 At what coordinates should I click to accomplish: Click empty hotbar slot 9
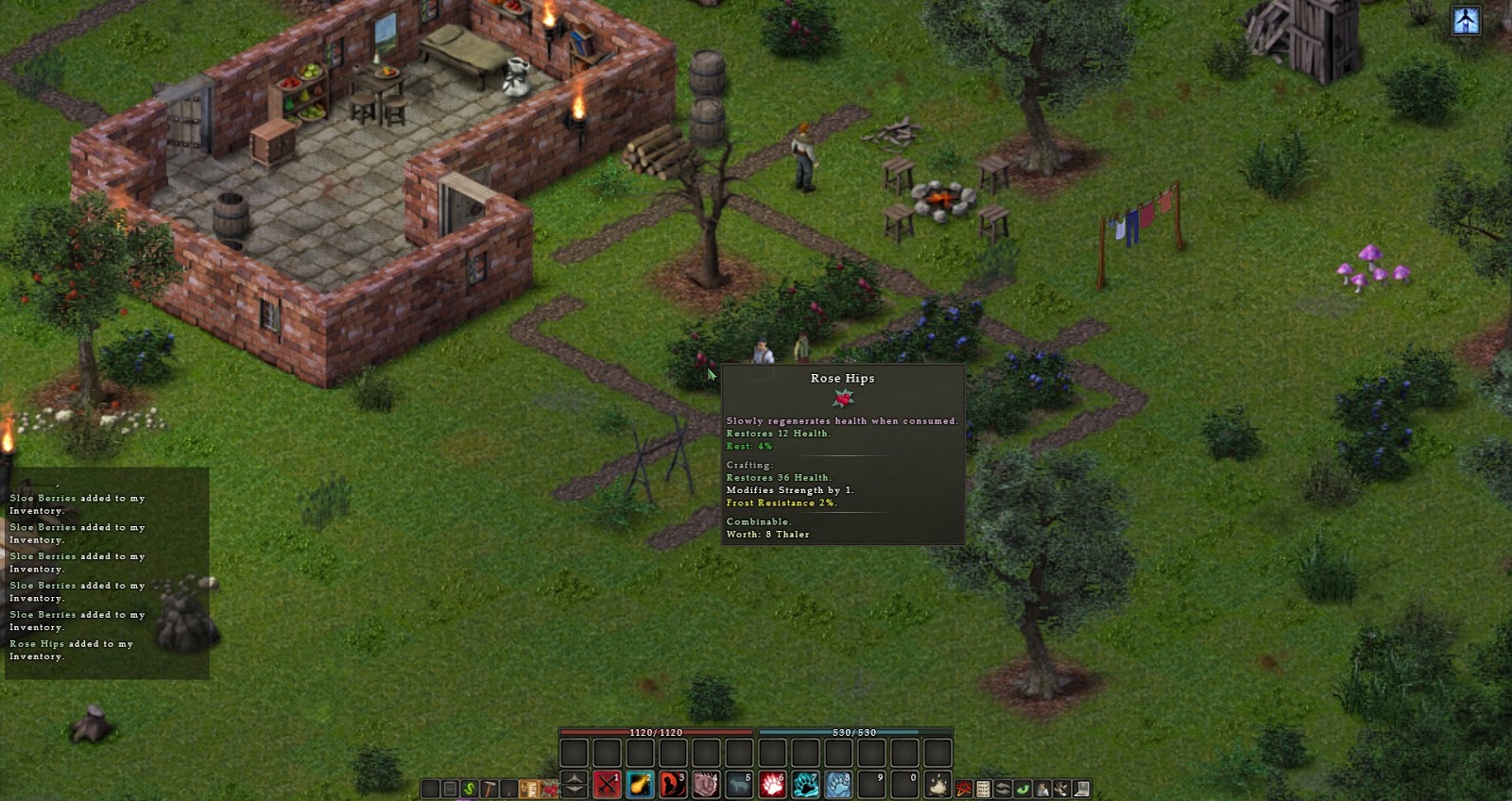[x=870, y=786]
